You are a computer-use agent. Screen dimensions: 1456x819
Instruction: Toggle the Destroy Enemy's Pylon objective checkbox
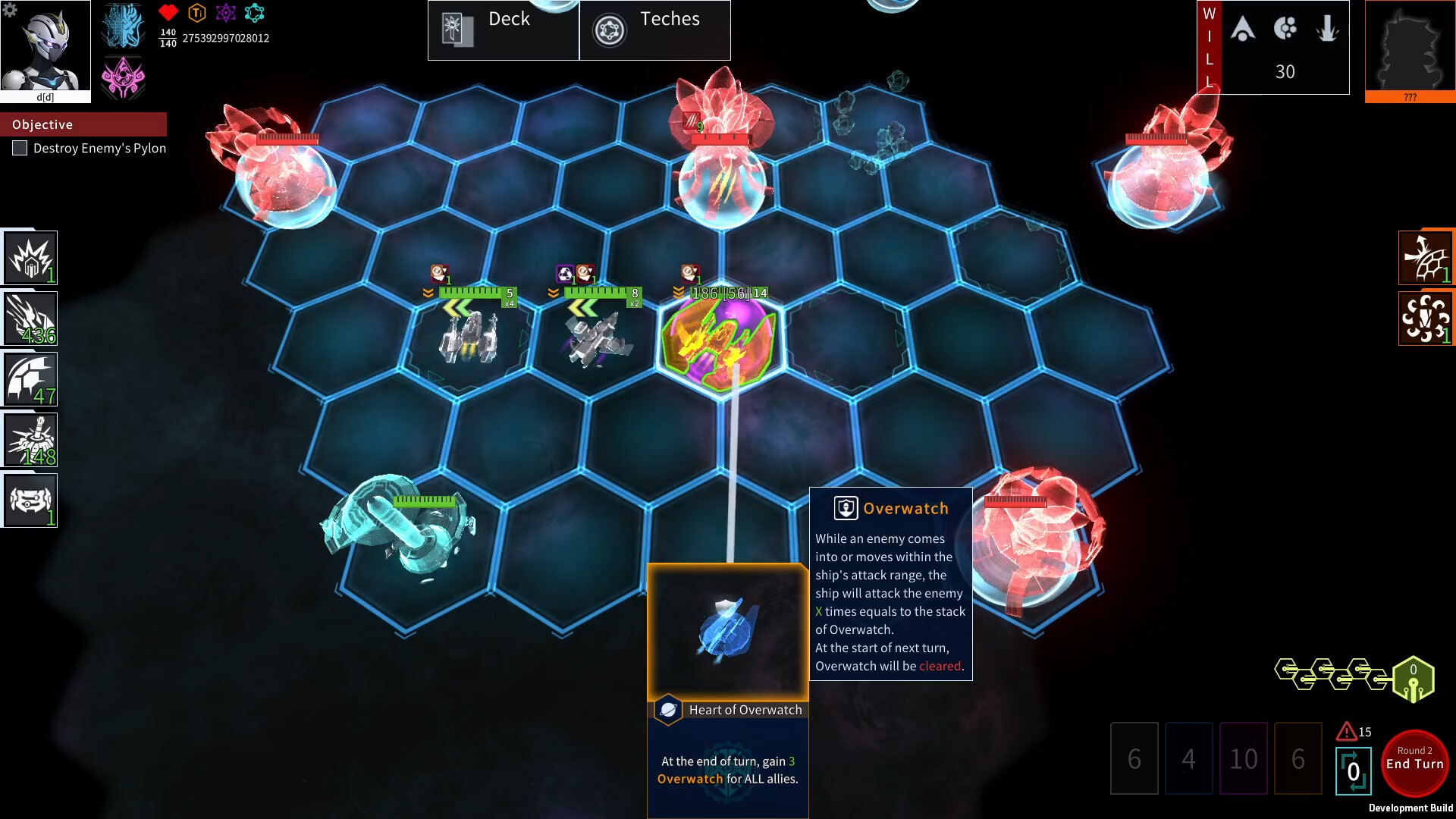[20, 148]
